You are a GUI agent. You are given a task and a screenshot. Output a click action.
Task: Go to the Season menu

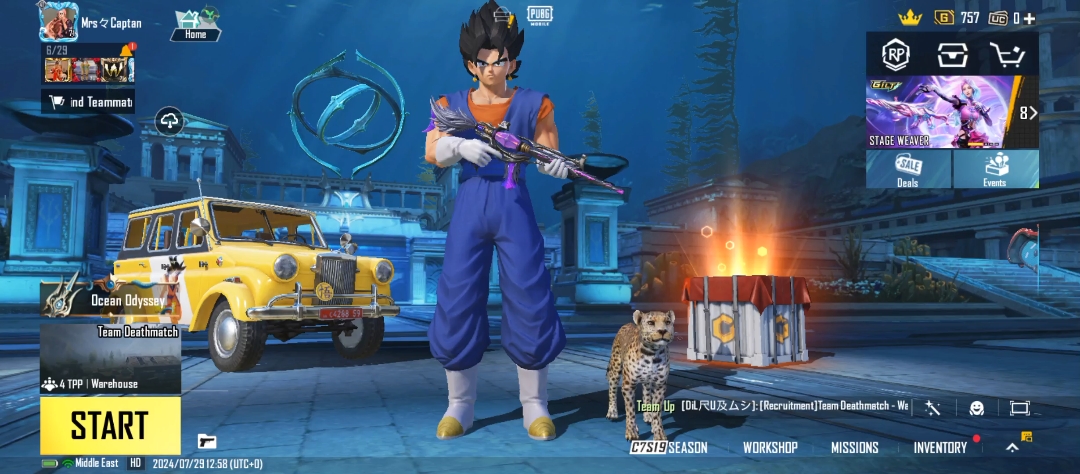[x=670, y=447]
